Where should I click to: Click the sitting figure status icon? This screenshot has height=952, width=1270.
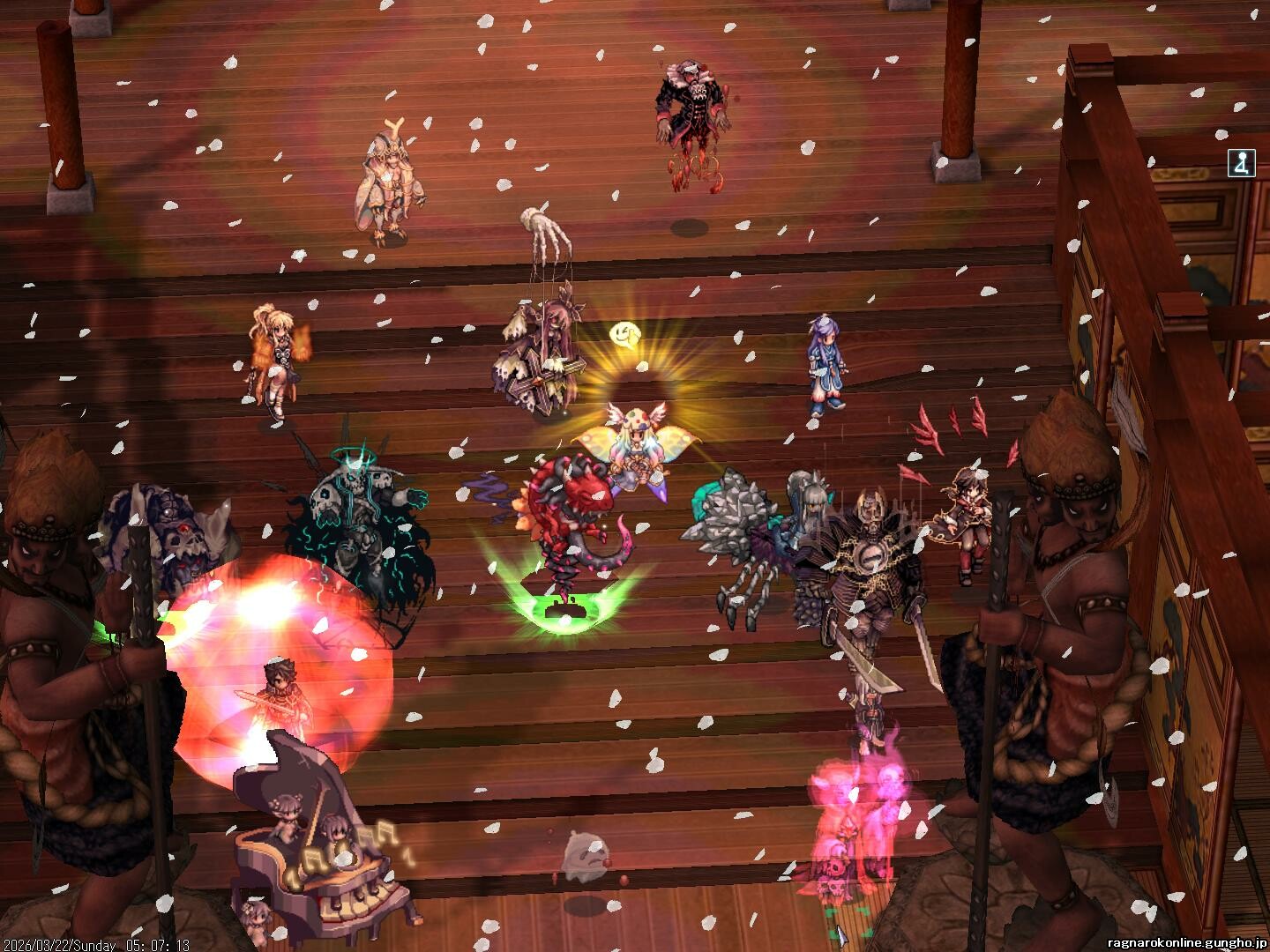click(x=1240, y=164)
